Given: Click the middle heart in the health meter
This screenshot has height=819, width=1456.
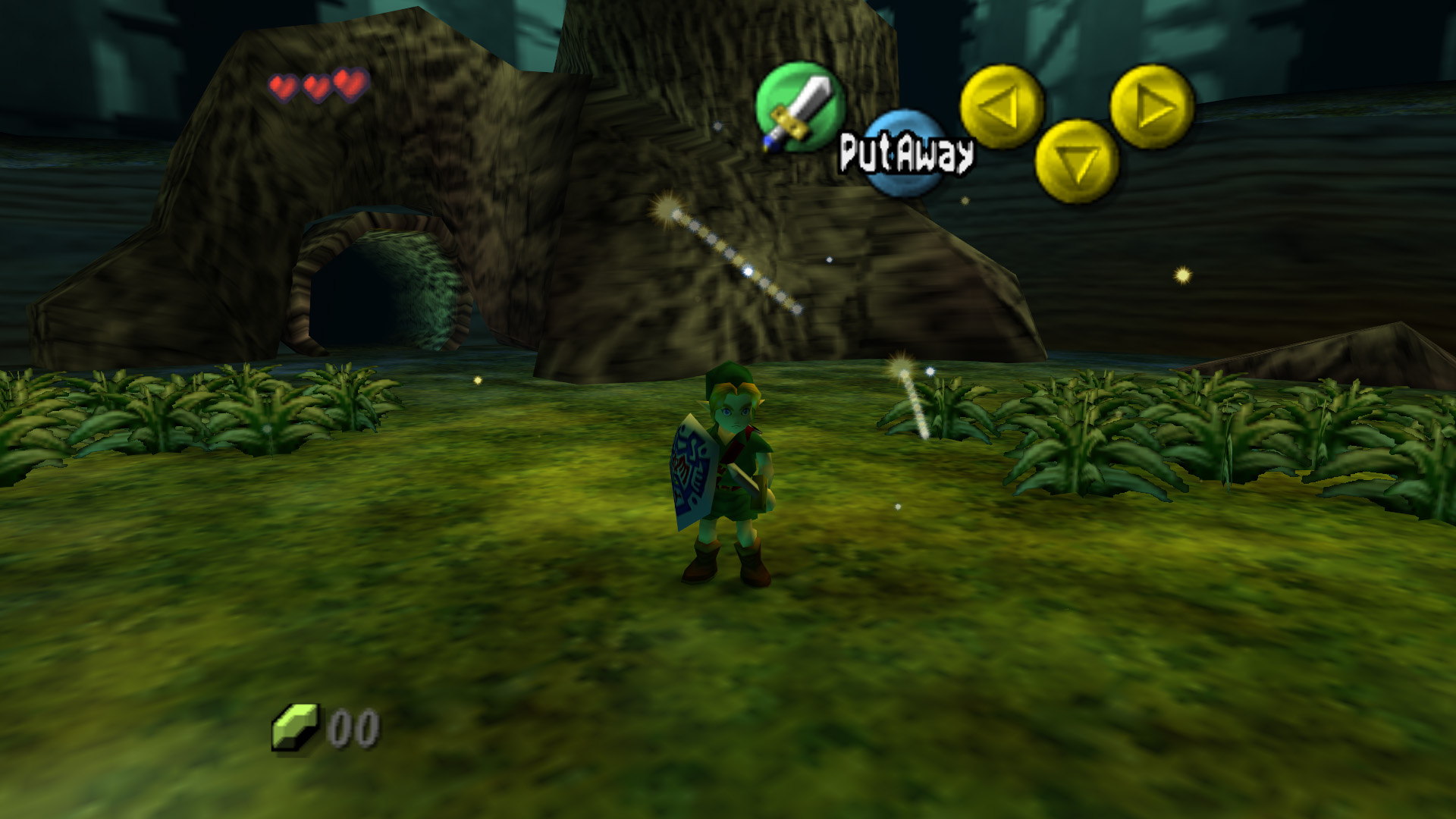Looking at the screenshot, I should (x=316, y=86).
